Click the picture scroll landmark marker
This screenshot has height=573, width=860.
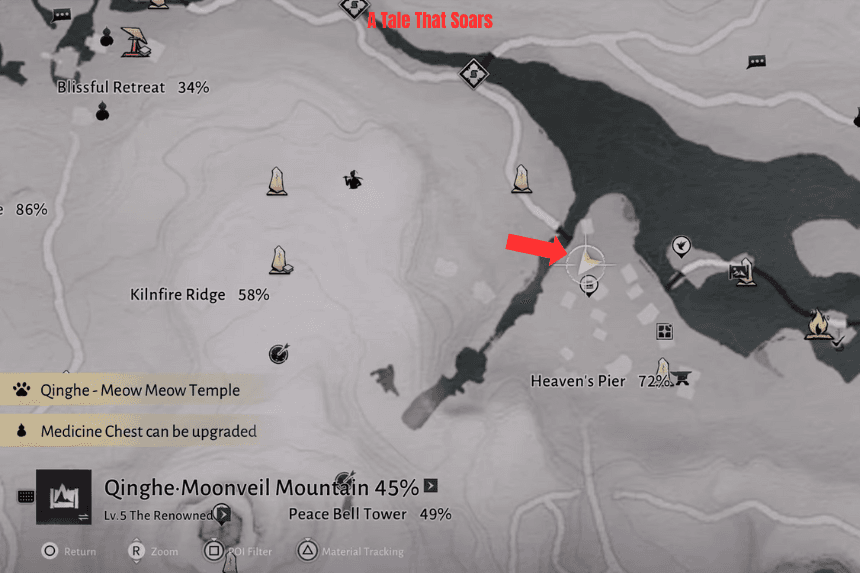tap(741, 270)
